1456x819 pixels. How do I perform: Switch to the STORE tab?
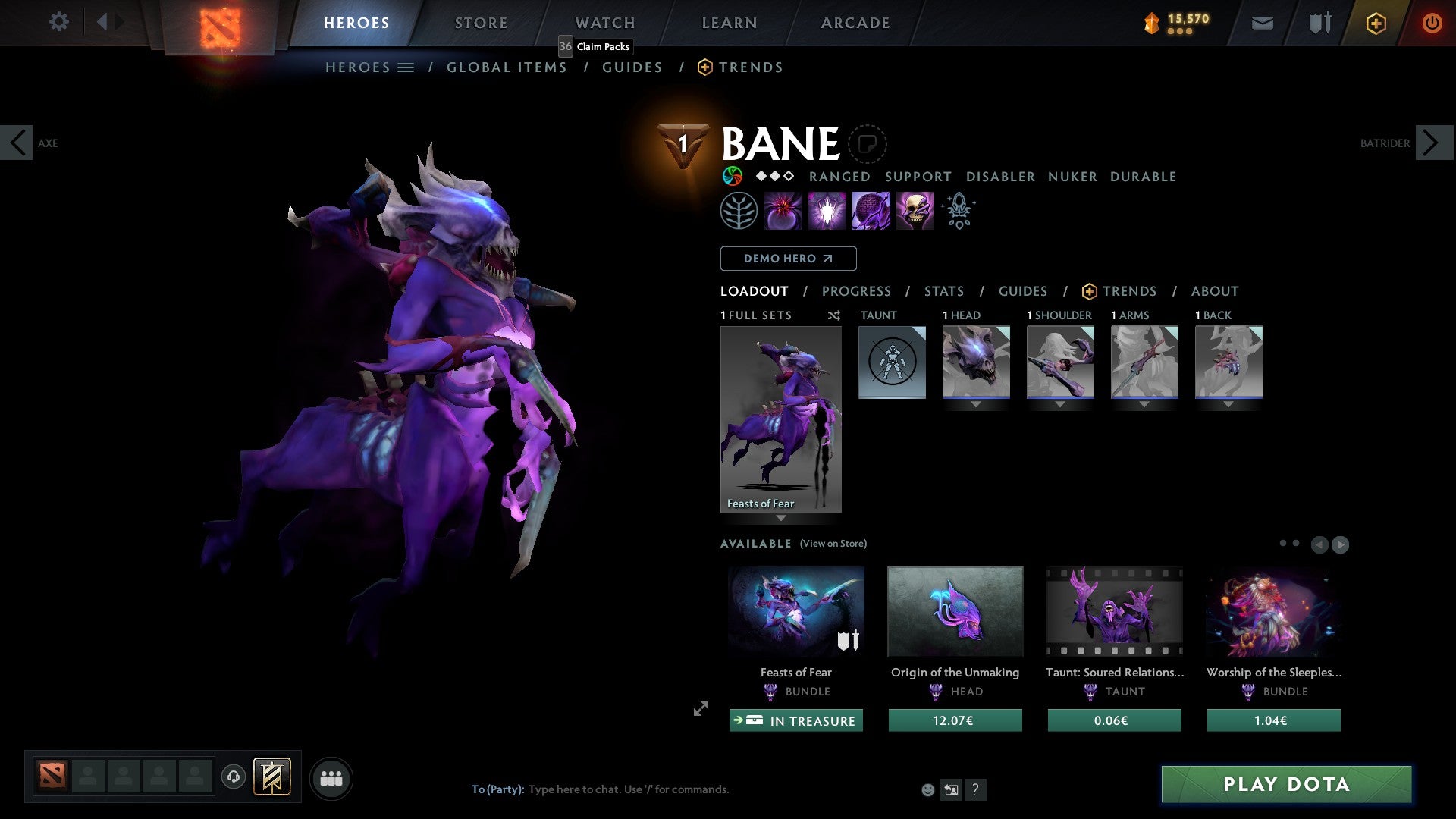click(x=481, y=22)
